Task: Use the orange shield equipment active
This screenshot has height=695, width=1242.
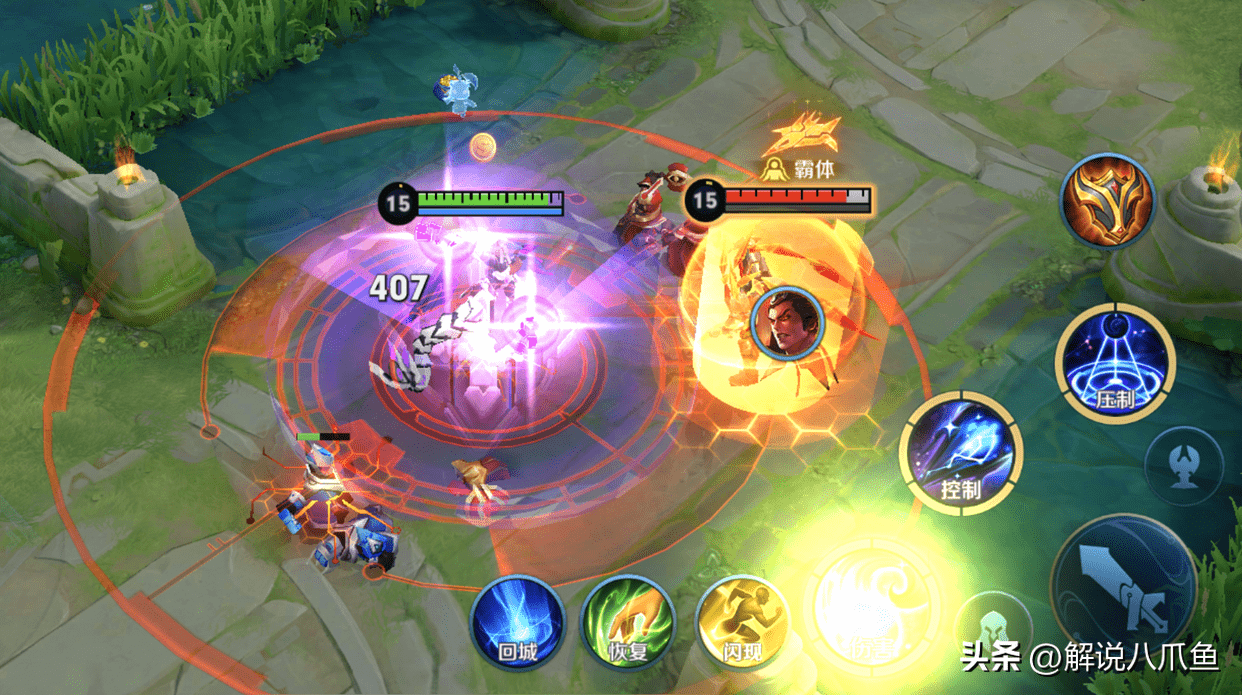Action: [1108, 200]
